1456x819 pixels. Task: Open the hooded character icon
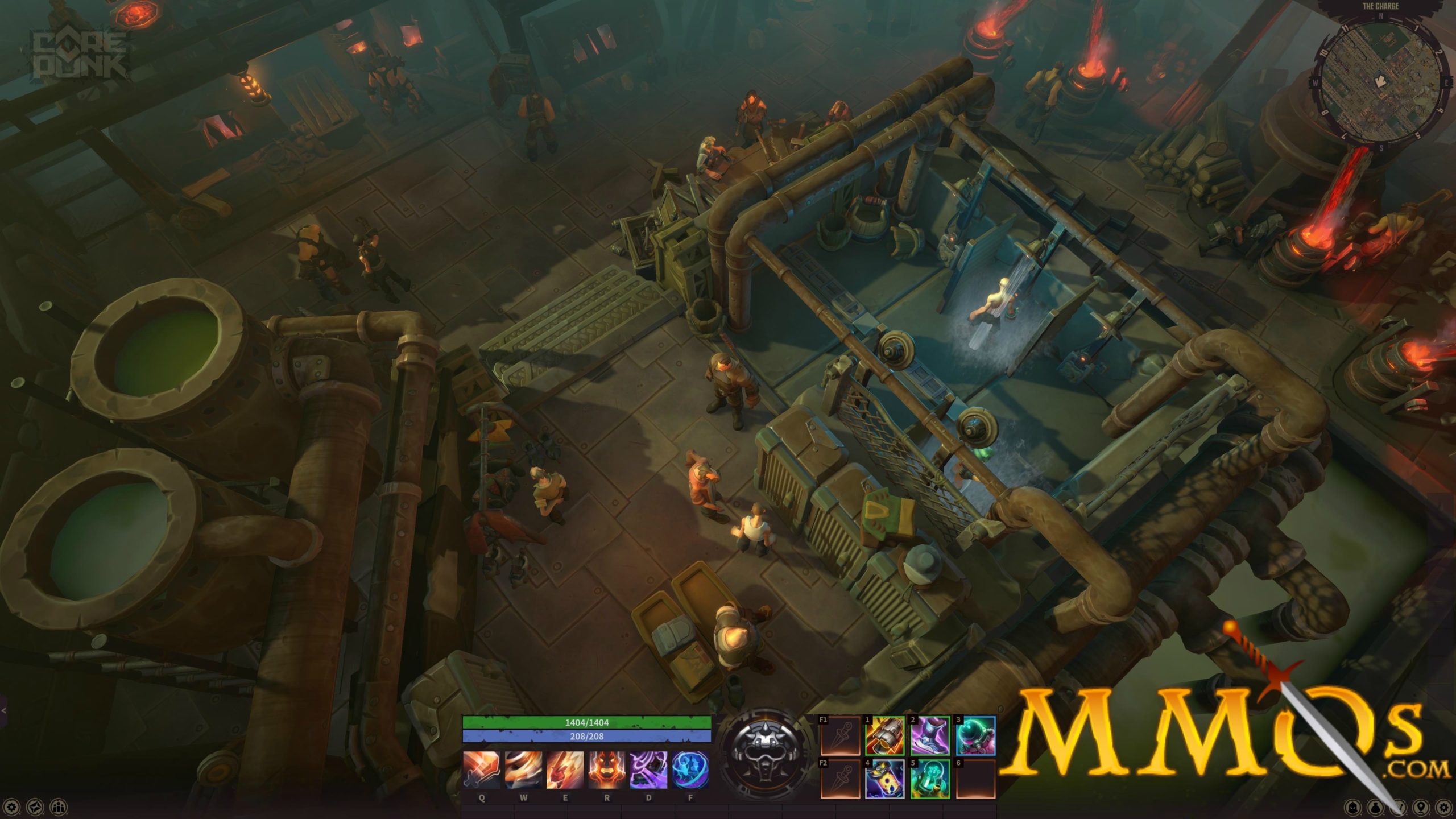point(1353,807)
